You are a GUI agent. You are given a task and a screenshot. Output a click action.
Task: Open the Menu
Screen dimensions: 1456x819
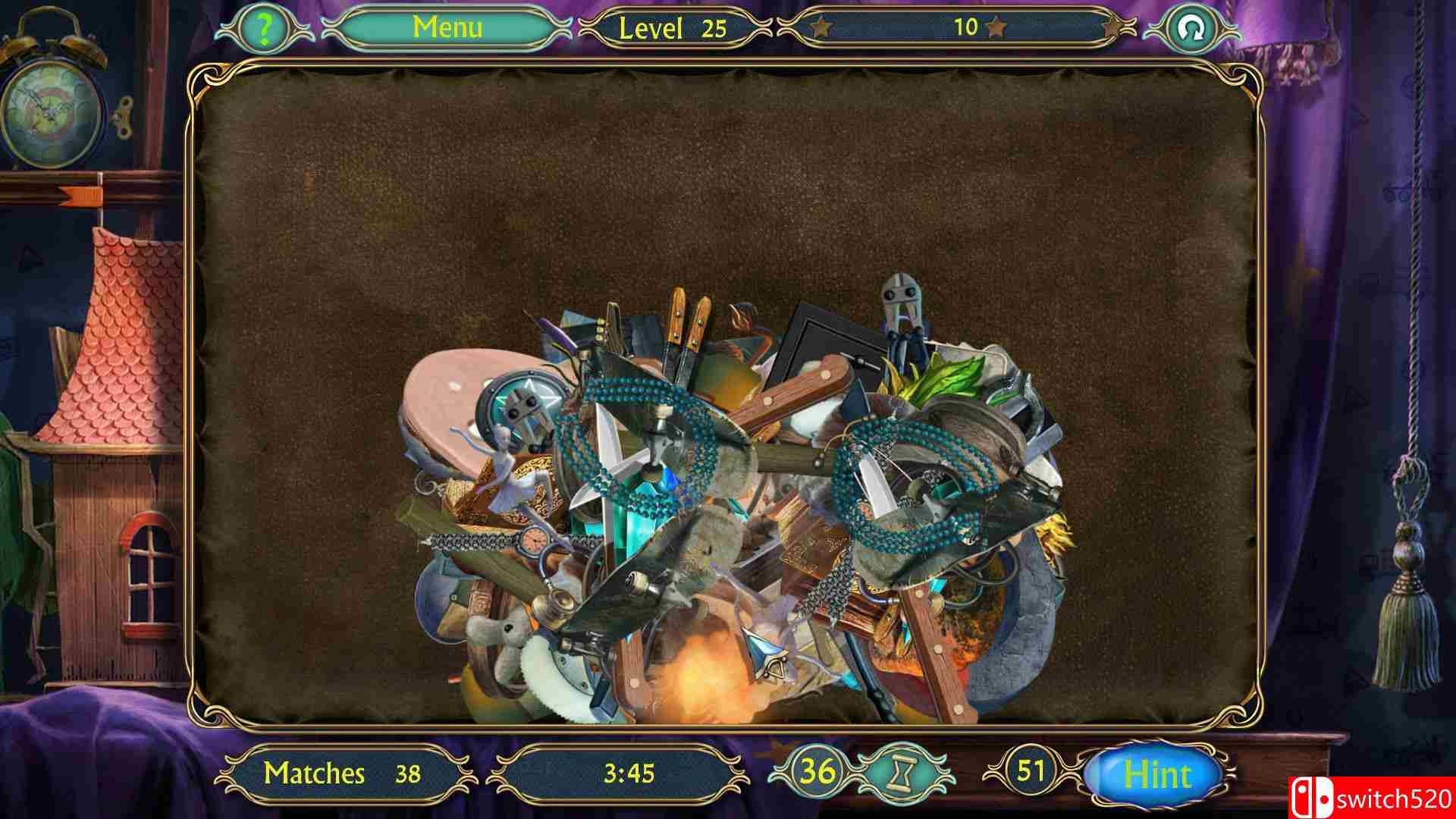pos(447,27)
